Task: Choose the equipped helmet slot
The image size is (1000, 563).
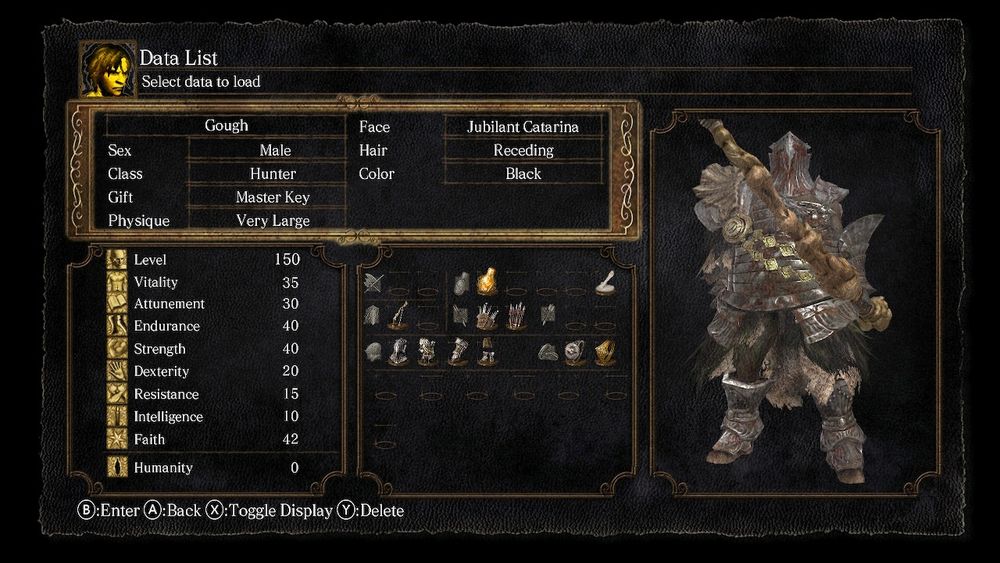Action: (x=400, y=351)
